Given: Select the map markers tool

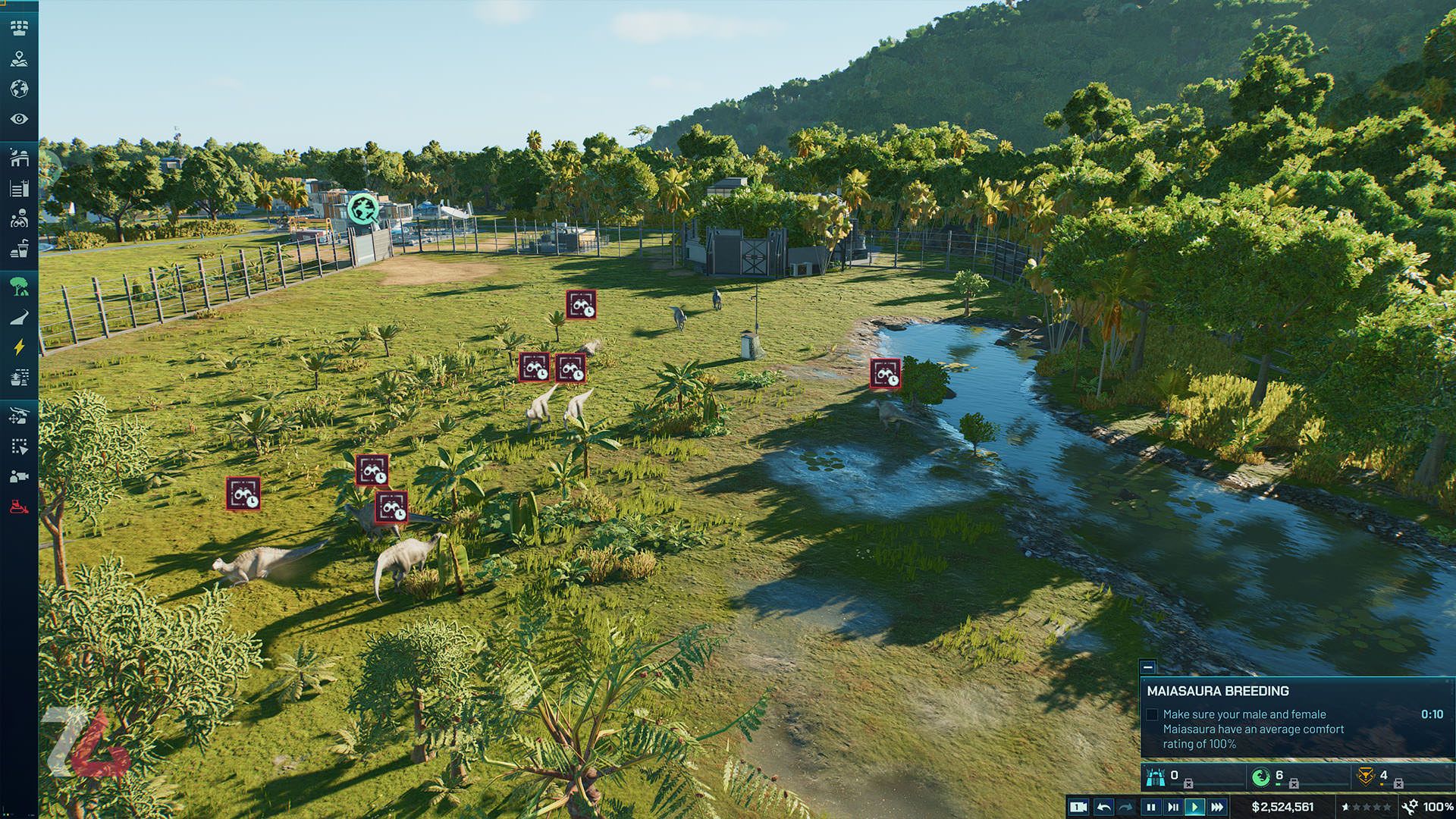Looking at the screenshot, I should [20, 61].
